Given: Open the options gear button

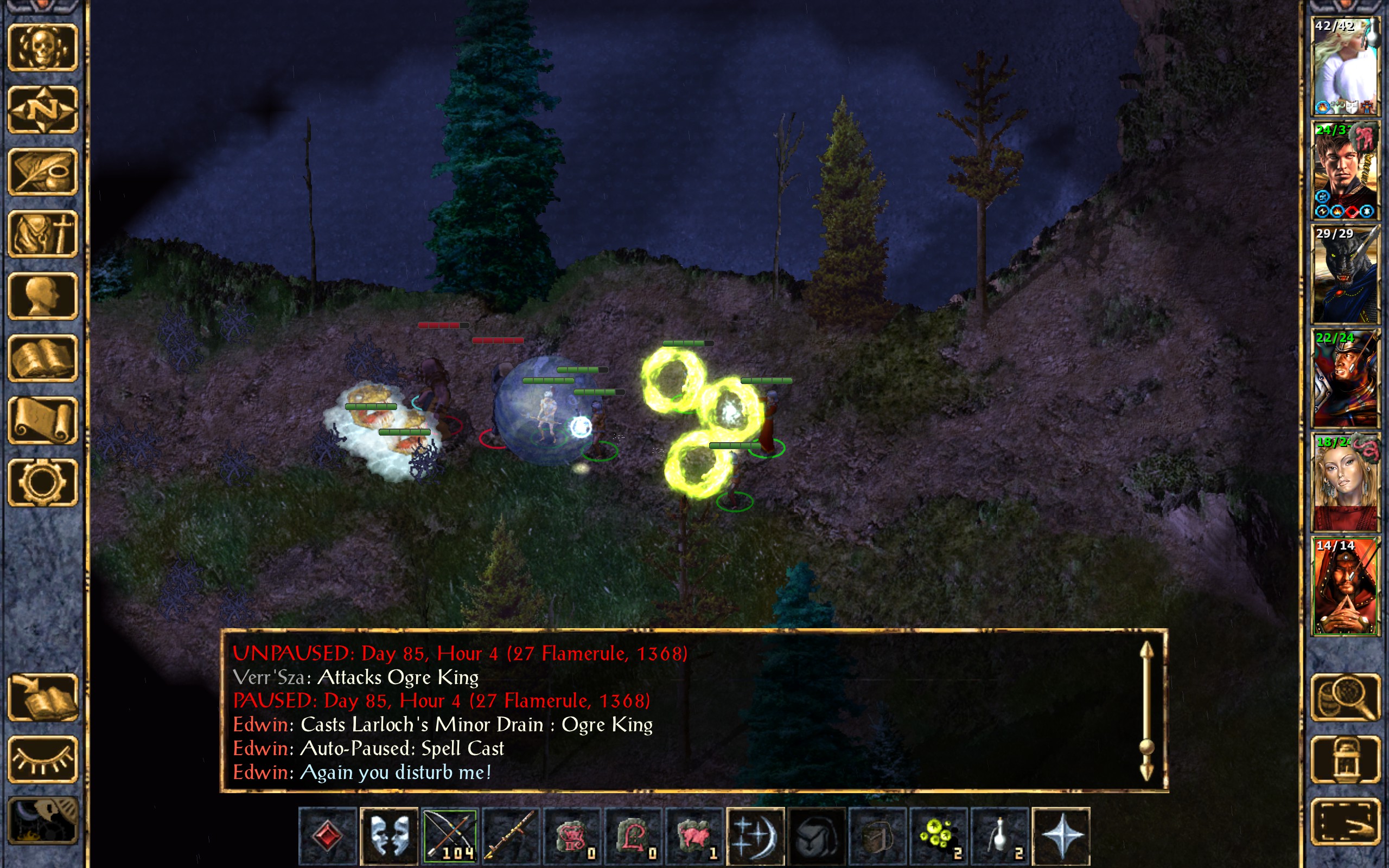Looking at the screenshot, I should (x=43, y=482).
